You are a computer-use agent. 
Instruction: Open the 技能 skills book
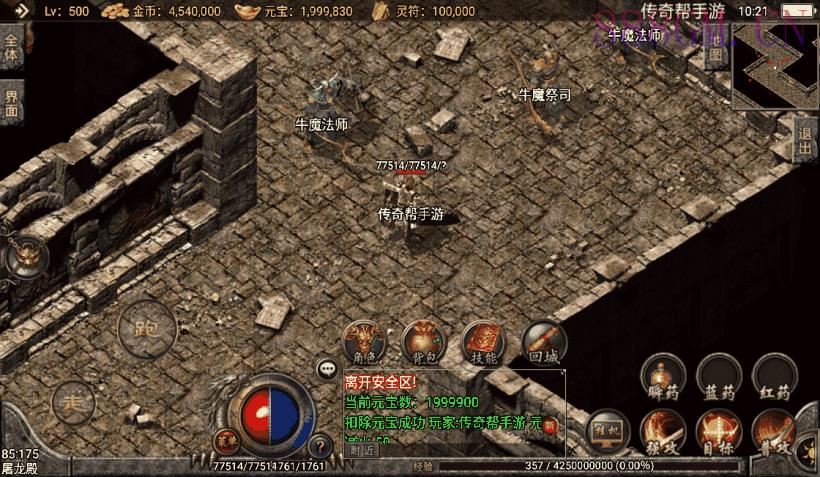(x=483, y=342)
